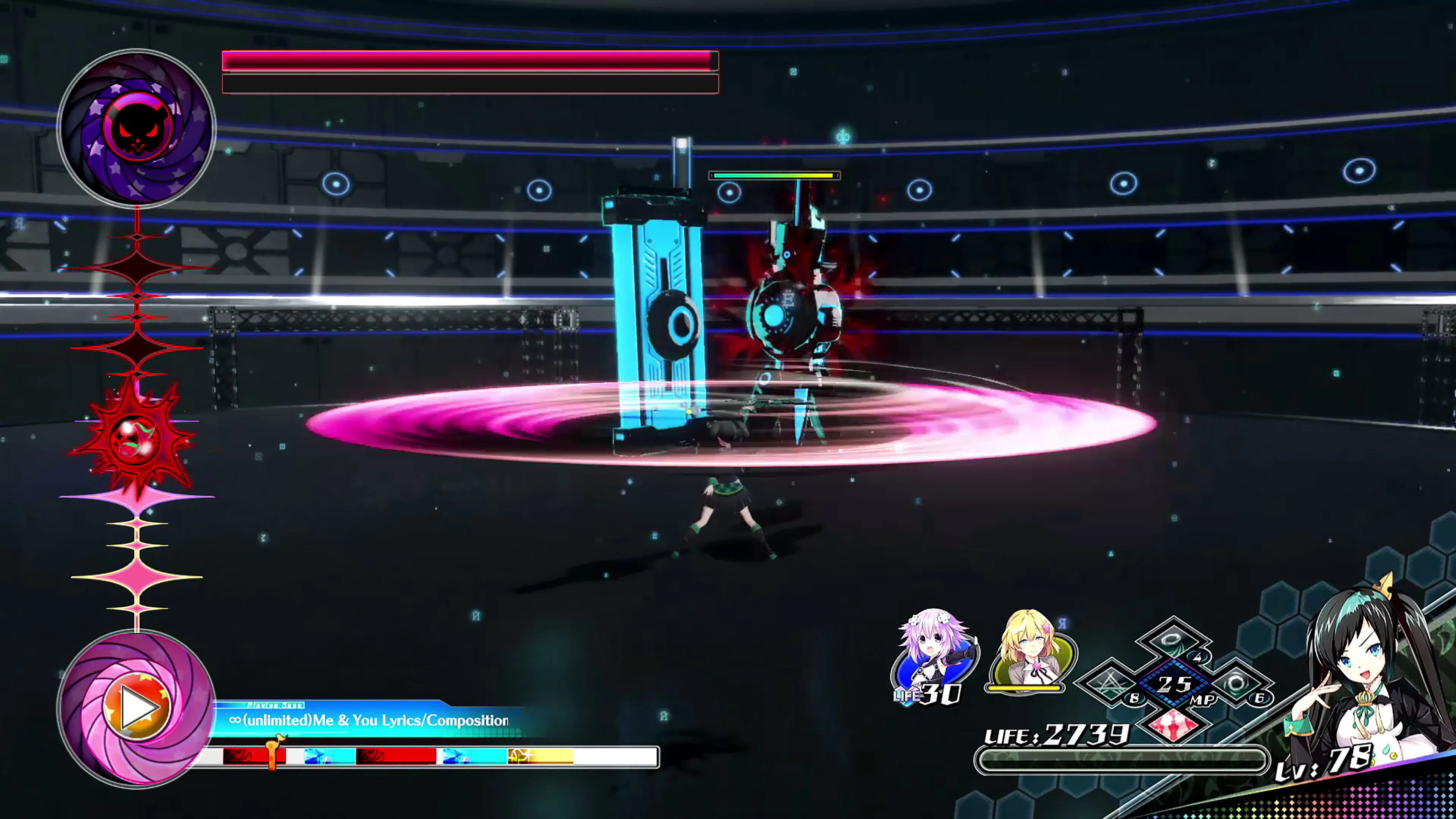Viewport: 1456px width, 819px height.
Task: Open the Playing Song banner
Action: 275,705
